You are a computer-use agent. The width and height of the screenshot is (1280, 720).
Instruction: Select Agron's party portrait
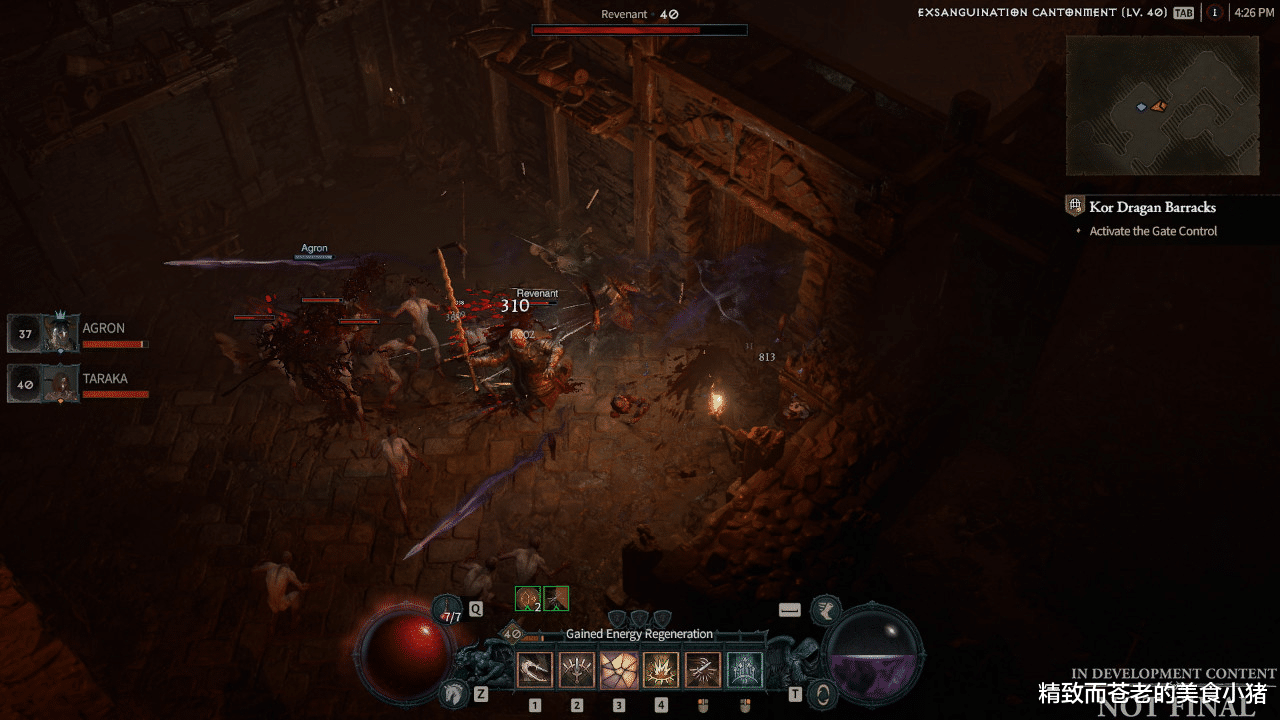pos(60,333)
